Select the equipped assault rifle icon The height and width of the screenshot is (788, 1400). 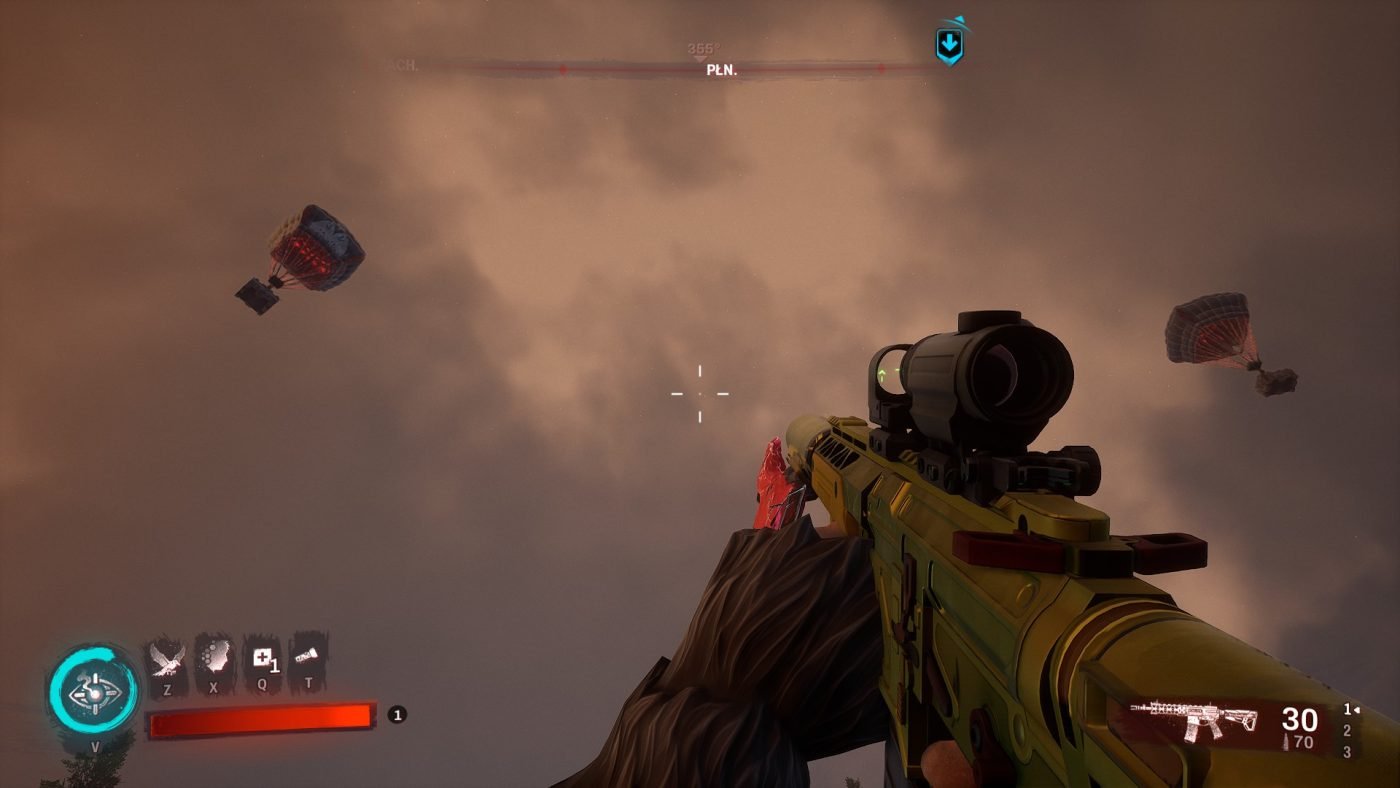[1195, 720]
